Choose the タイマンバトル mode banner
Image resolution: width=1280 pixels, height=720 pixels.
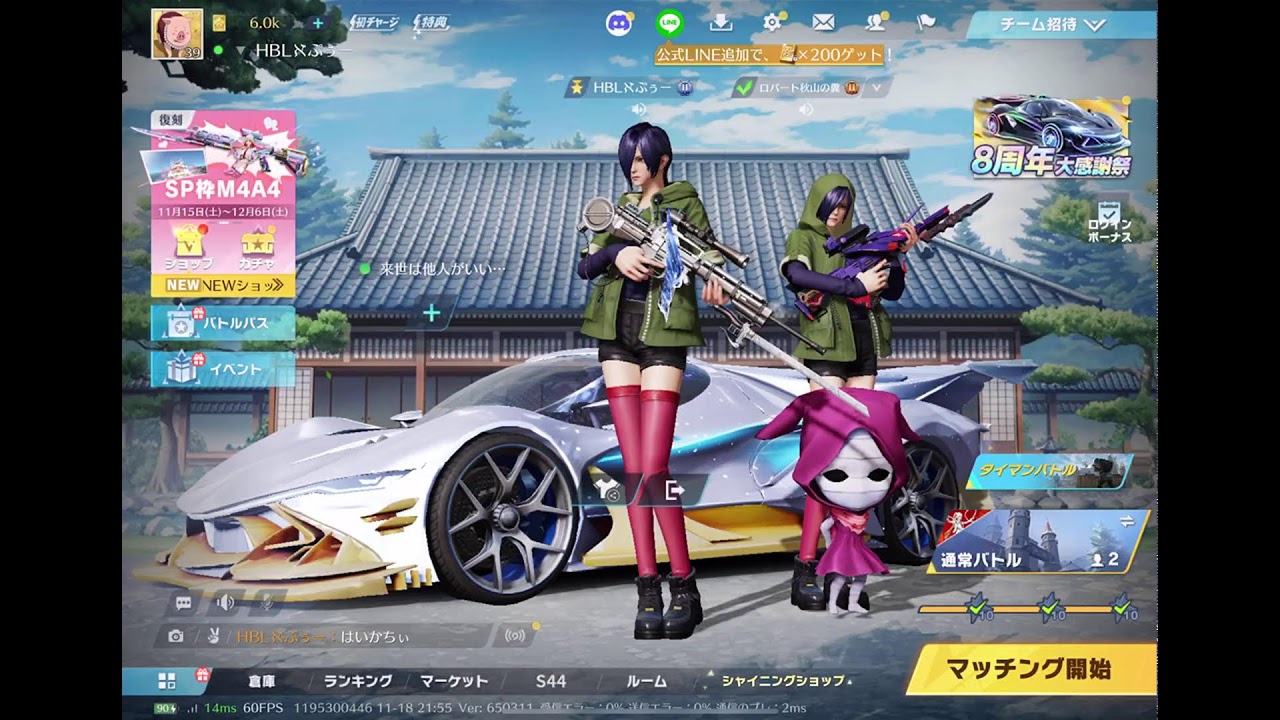[x=1045, y=470]
